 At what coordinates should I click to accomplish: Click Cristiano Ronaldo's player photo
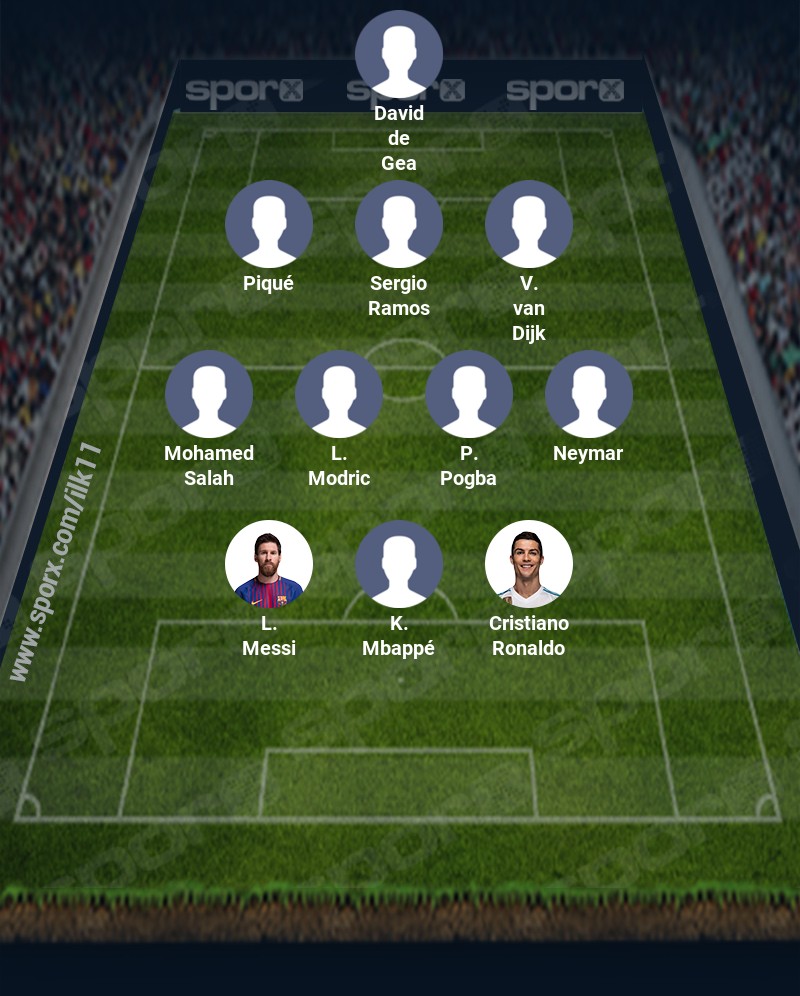click(529, 564)
